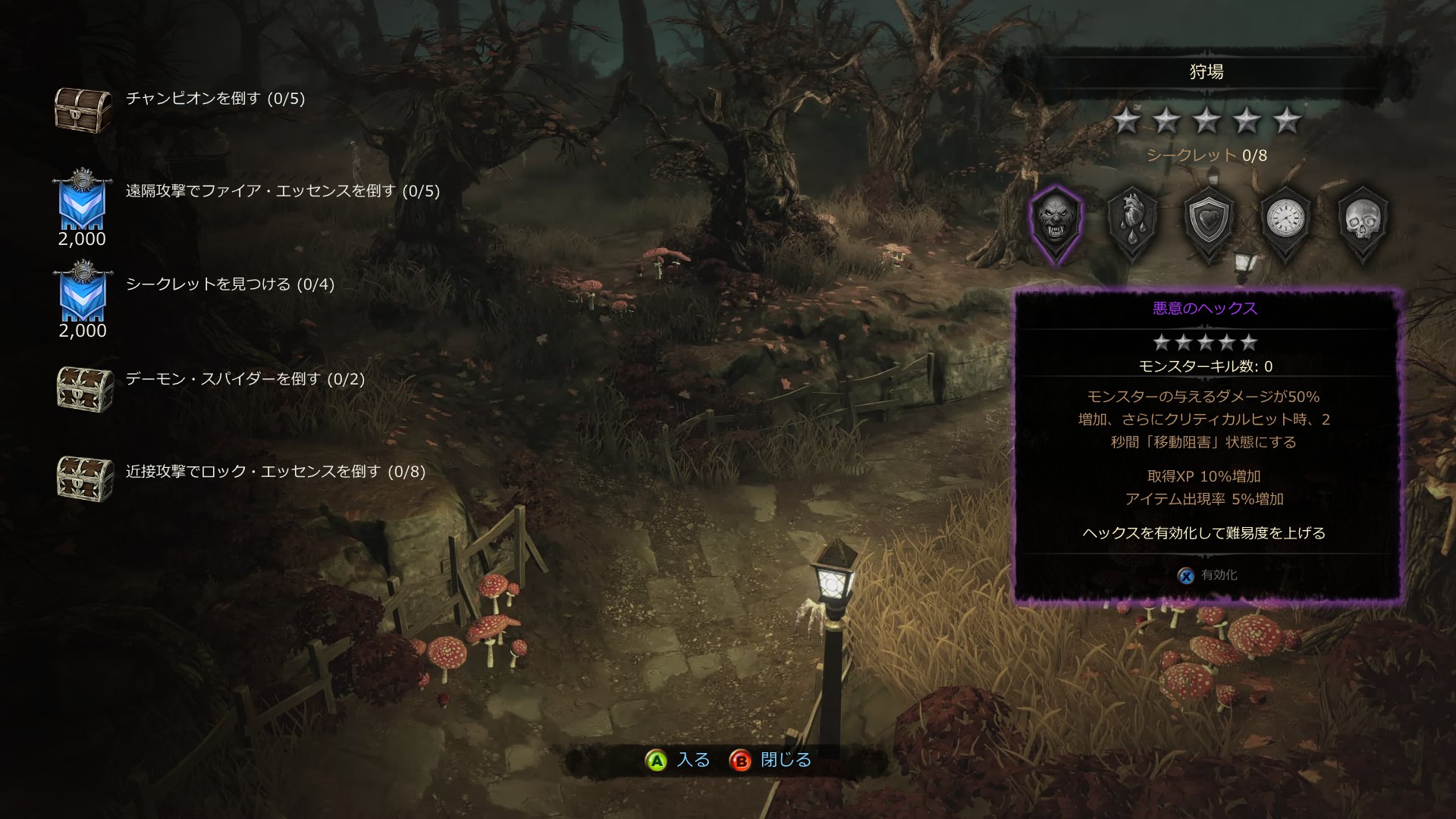Select the チャンピオンを倒す objective
This screenshot has width=1456, height=819.
click(x=215, y=99)
